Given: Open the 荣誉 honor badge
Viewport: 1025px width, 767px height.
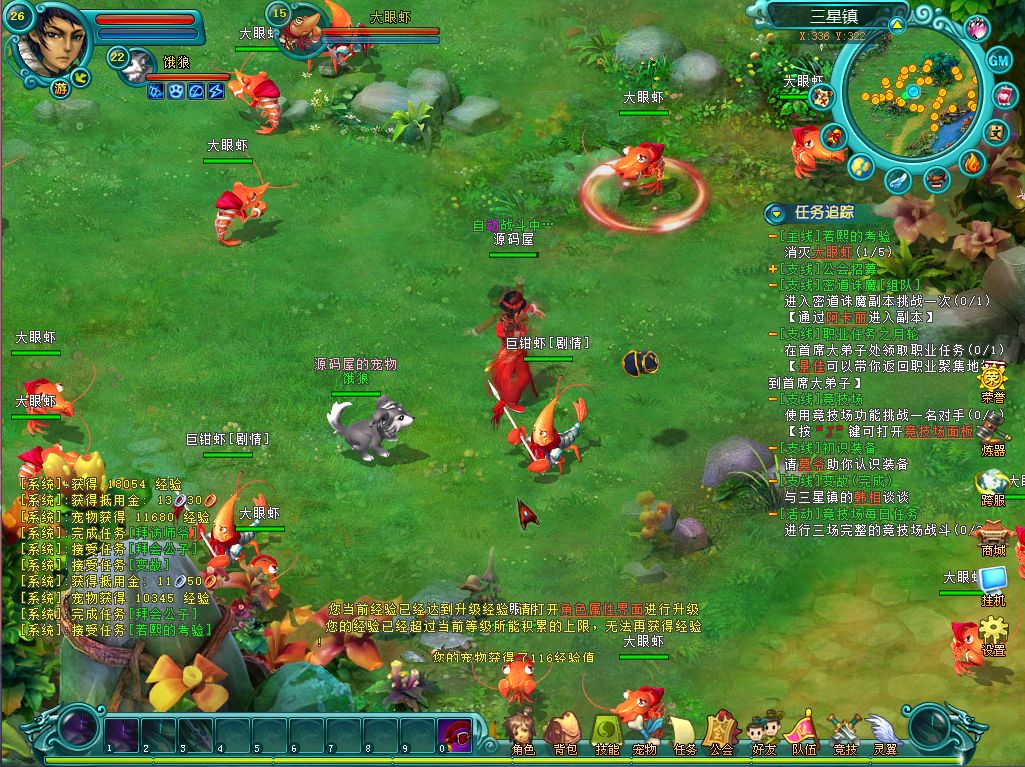Looking at the screenshot, I should (x=993, y=381).
